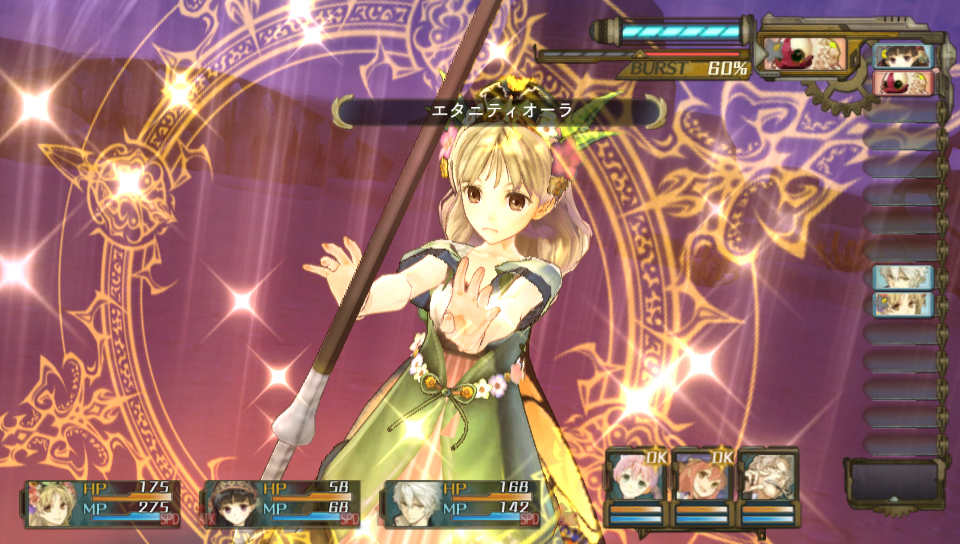Image resolution: width=960 pixels, height=544 pixels.
Task: Select the dark-haired girl's turn-order entry
Action: (903, 56)
